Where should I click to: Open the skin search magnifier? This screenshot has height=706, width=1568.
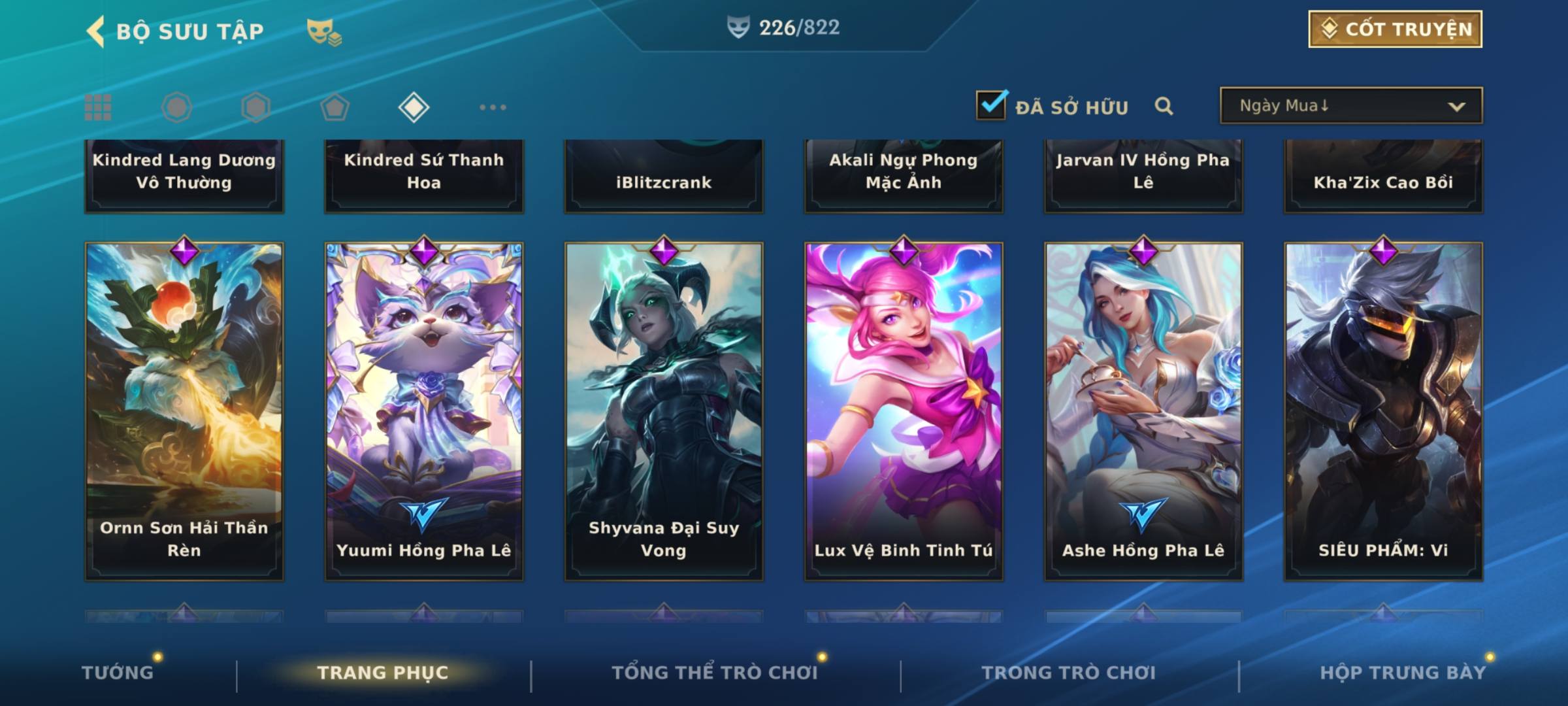pos(1164,106)
